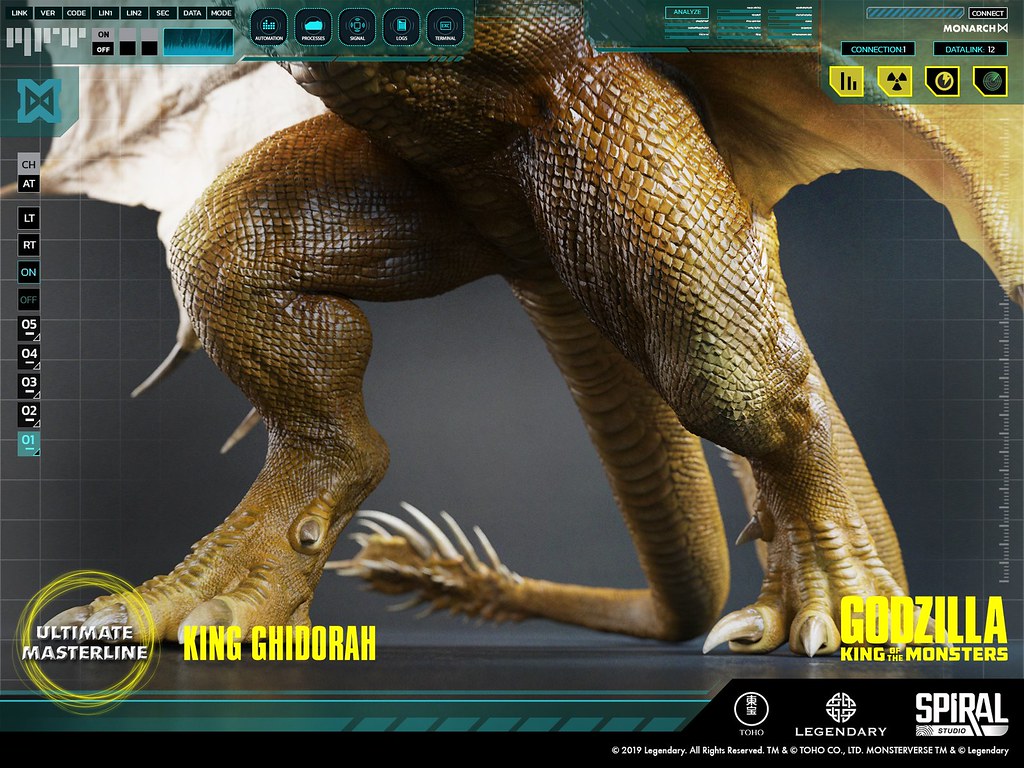Open the Automation panel
The image size is (1024, 768).
269,25
